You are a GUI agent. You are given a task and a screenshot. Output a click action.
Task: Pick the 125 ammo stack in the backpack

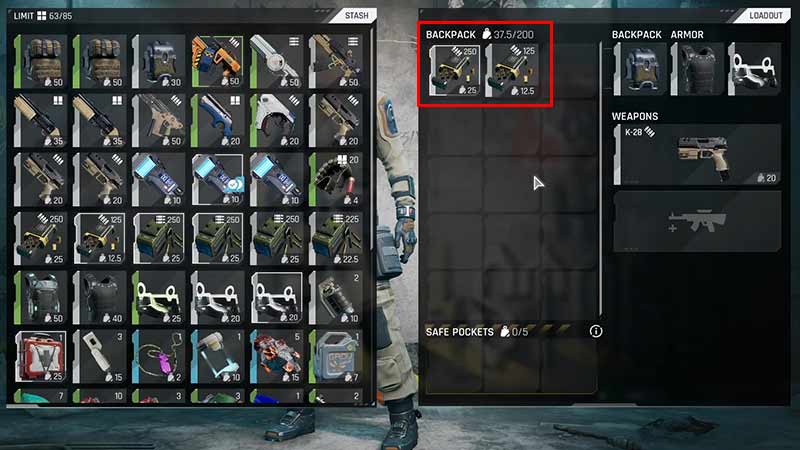coord(512,71)
